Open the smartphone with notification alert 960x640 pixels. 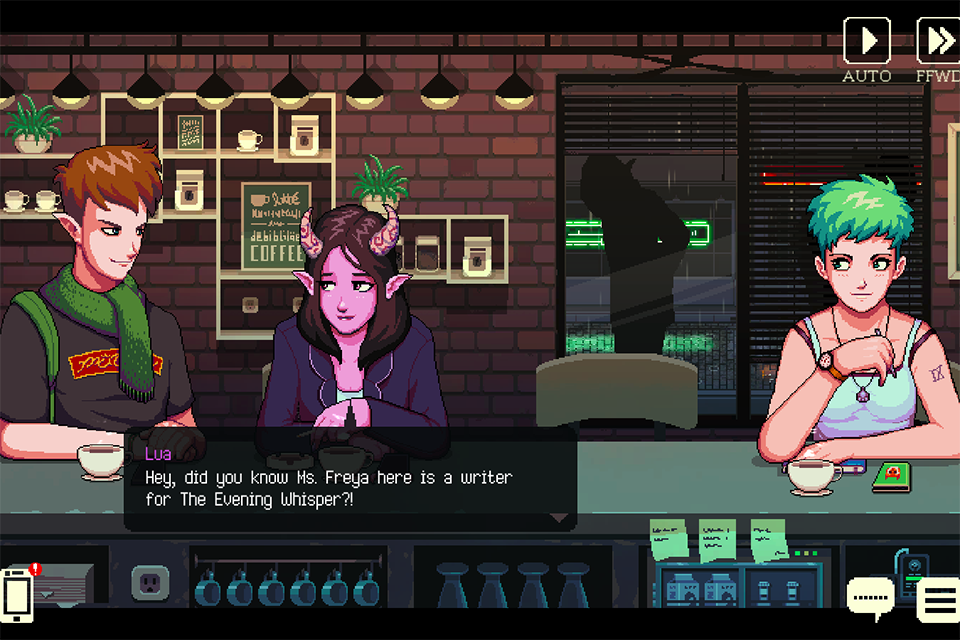tap(18, 593)
